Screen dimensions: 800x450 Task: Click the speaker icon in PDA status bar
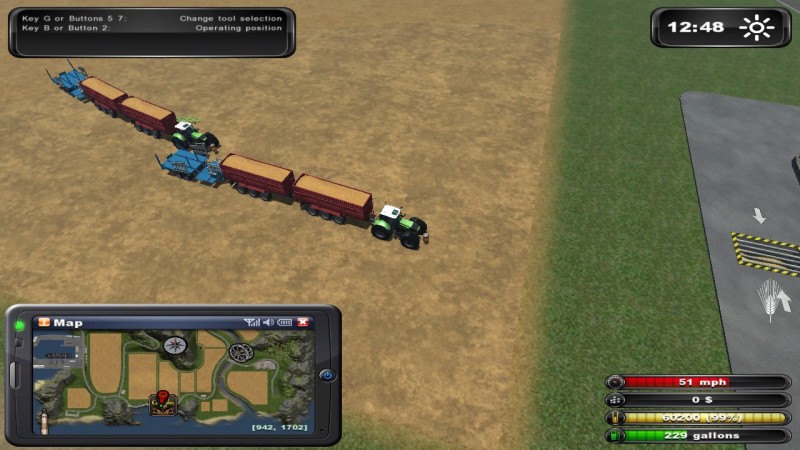point(268,323)
